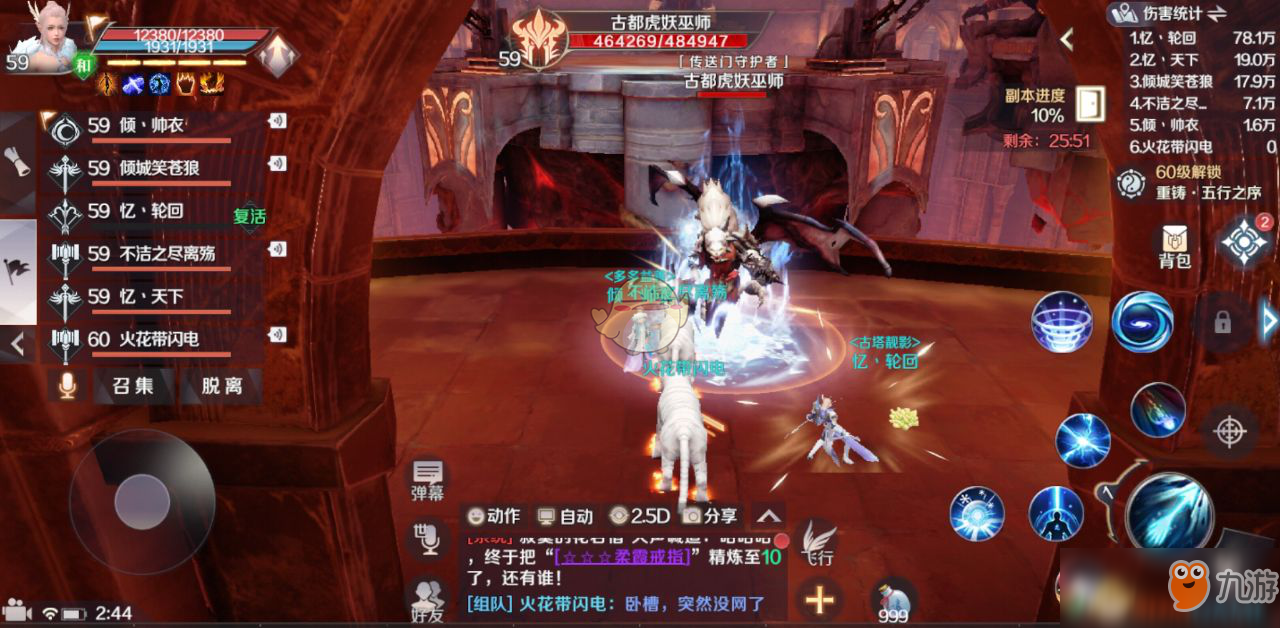Revive teammate with the 复活 button

tap(250, 215)
